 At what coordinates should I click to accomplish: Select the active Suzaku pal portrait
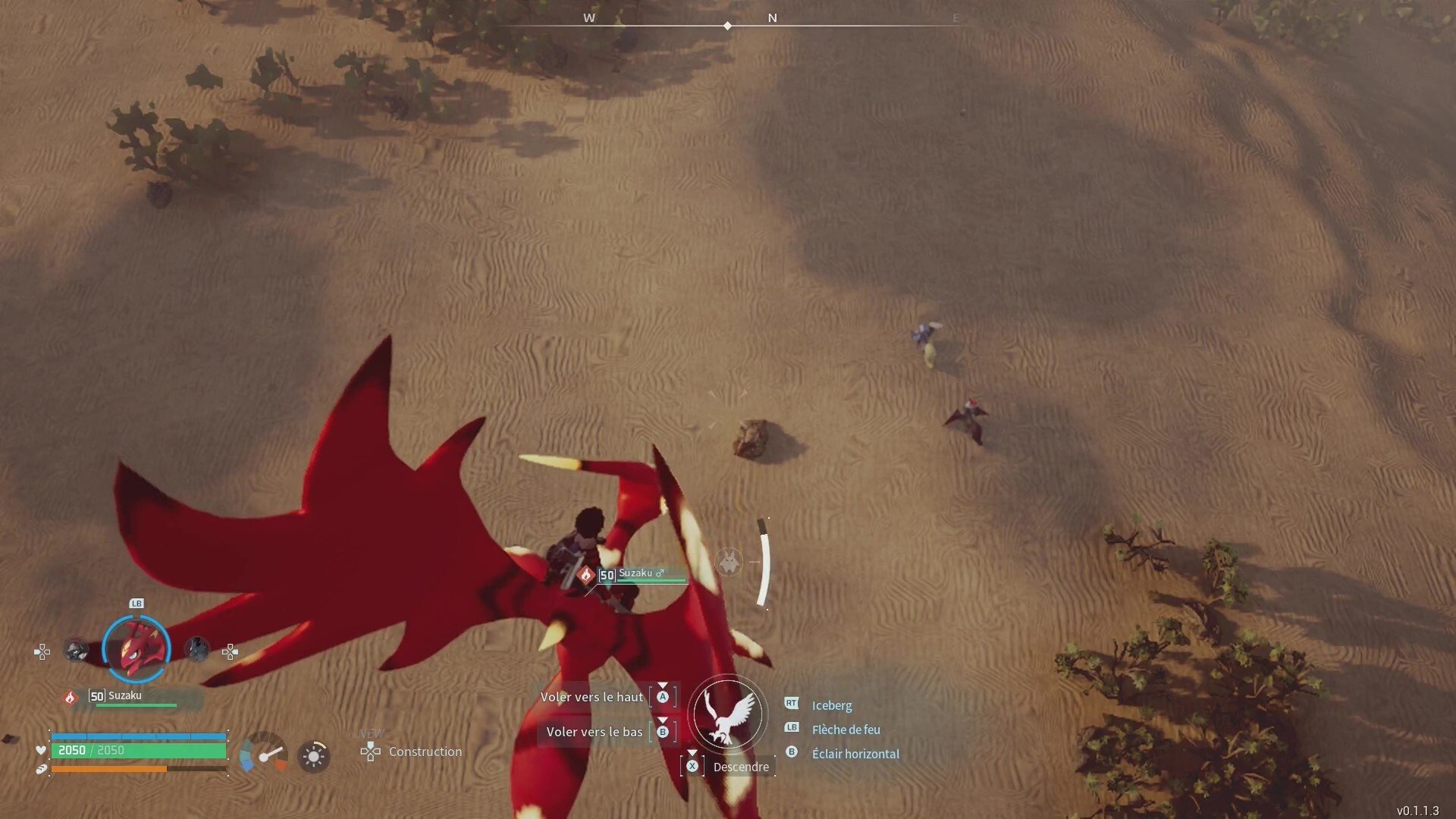(x=136, y=649)
